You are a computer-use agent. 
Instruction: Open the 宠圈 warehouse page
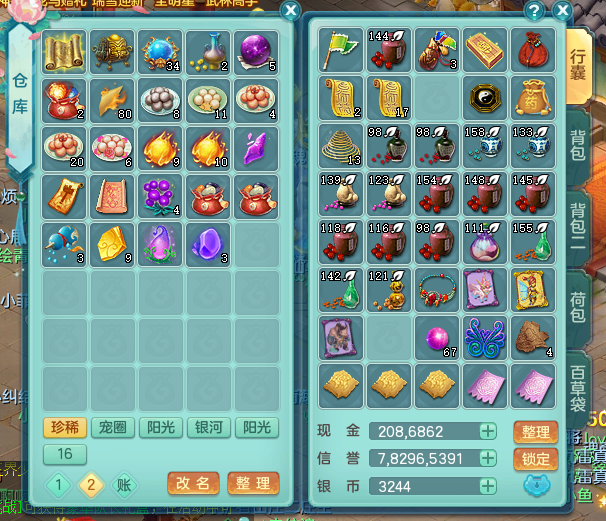click(113, 428)
